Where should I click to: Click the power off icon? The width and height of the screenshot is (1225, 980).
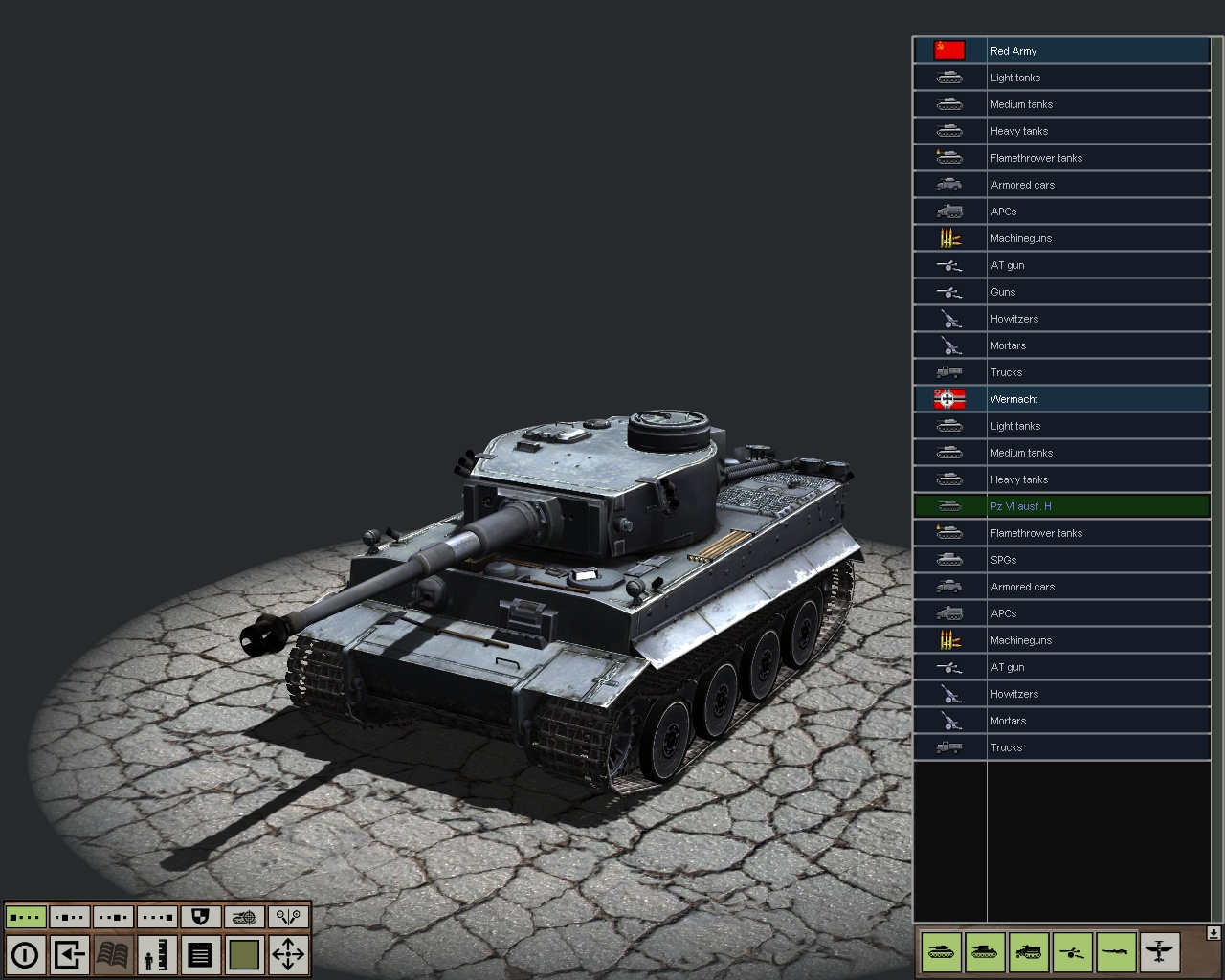26,954
